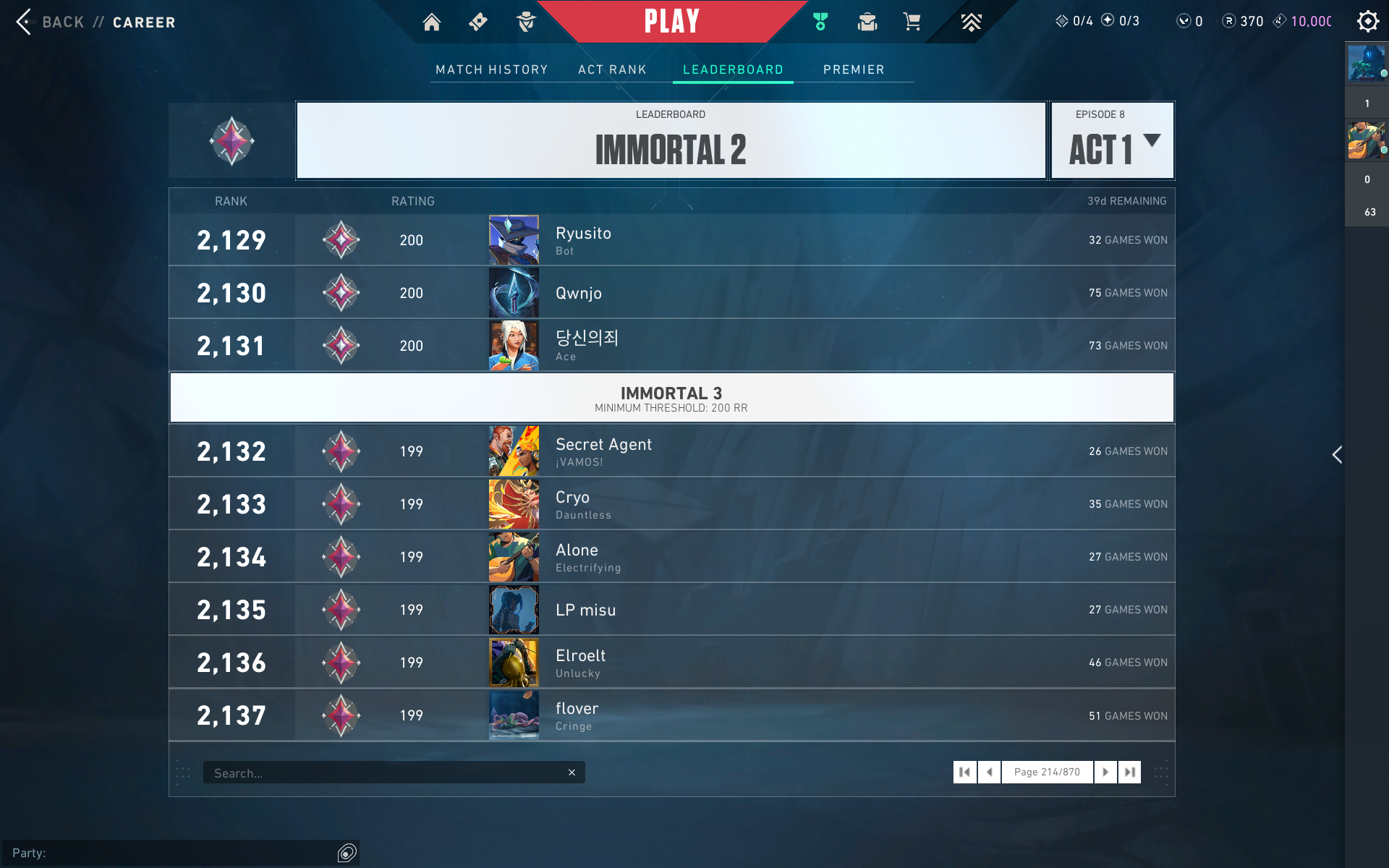Jump to first leaderboard page
Viewport: 1389px width, 868px height.
click(964, 772)
